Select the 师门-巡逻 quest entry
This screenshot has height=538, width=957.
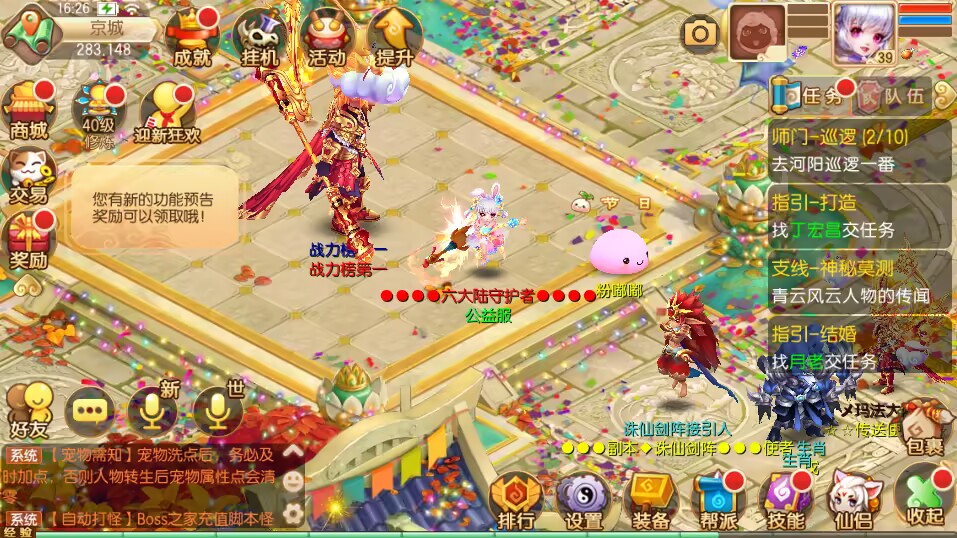858,150
